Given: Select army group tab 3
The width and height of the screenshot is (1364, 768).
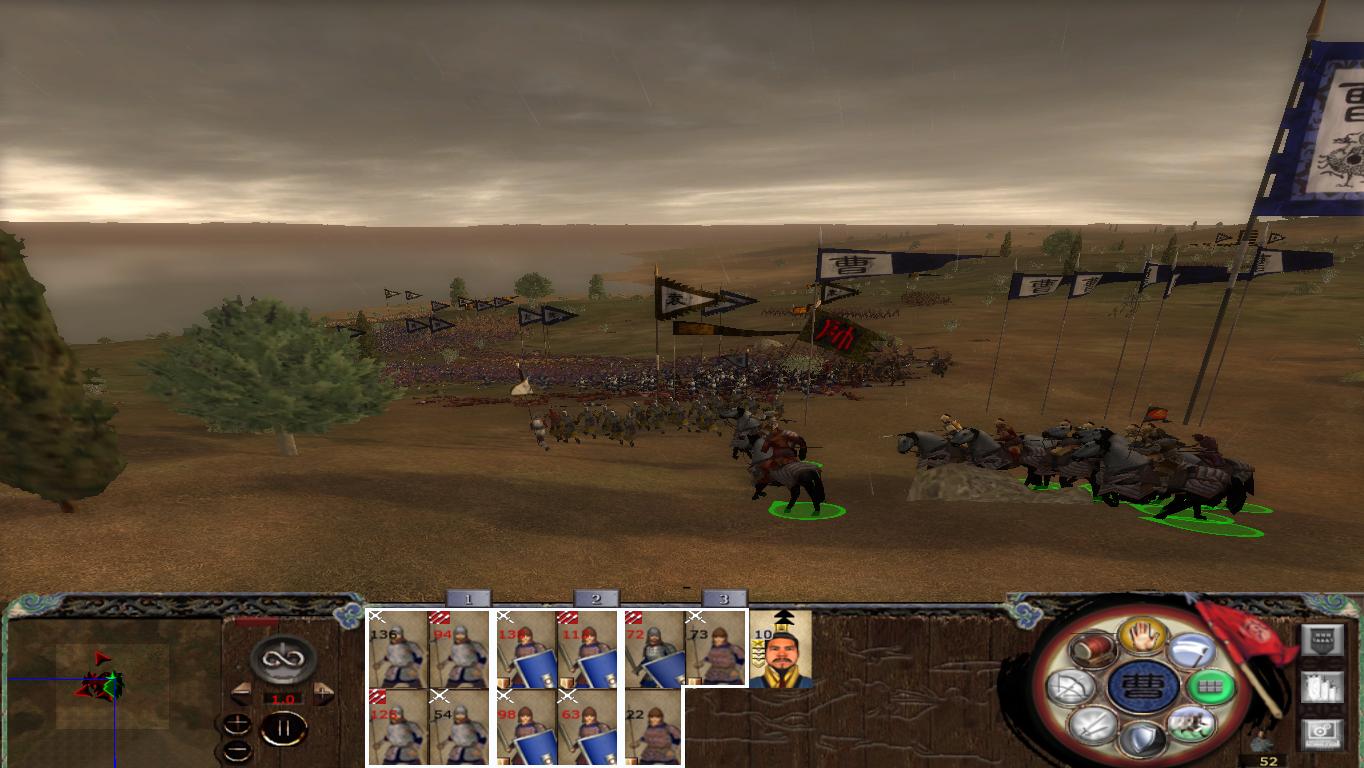Looking at the screenshot, I should (x=723, y=600).
